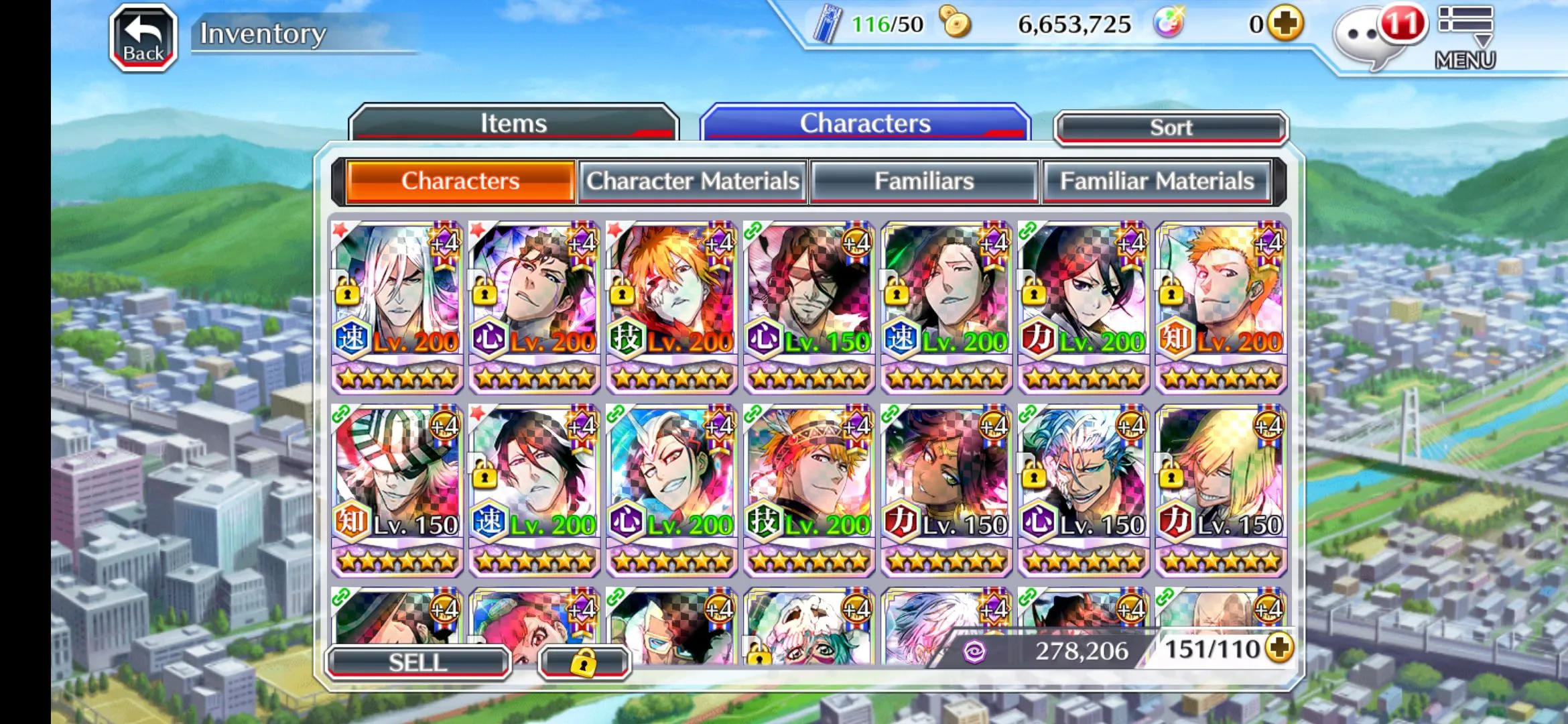This screenshot has height=724, width=1568.
Task: Go back with the Back button
Action: [143, 38]
